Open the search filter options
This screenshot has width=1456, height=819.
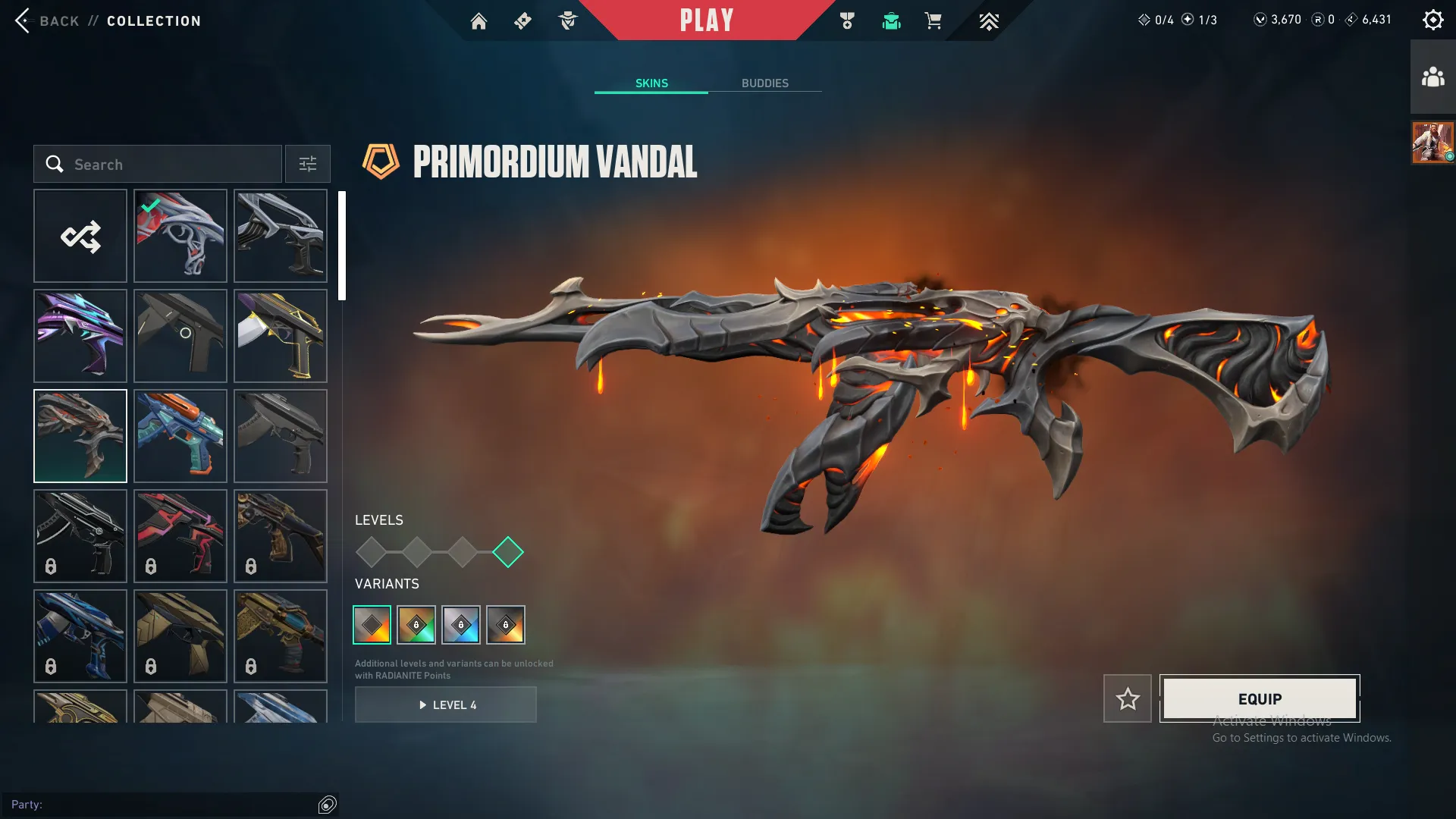coord(307,164)
